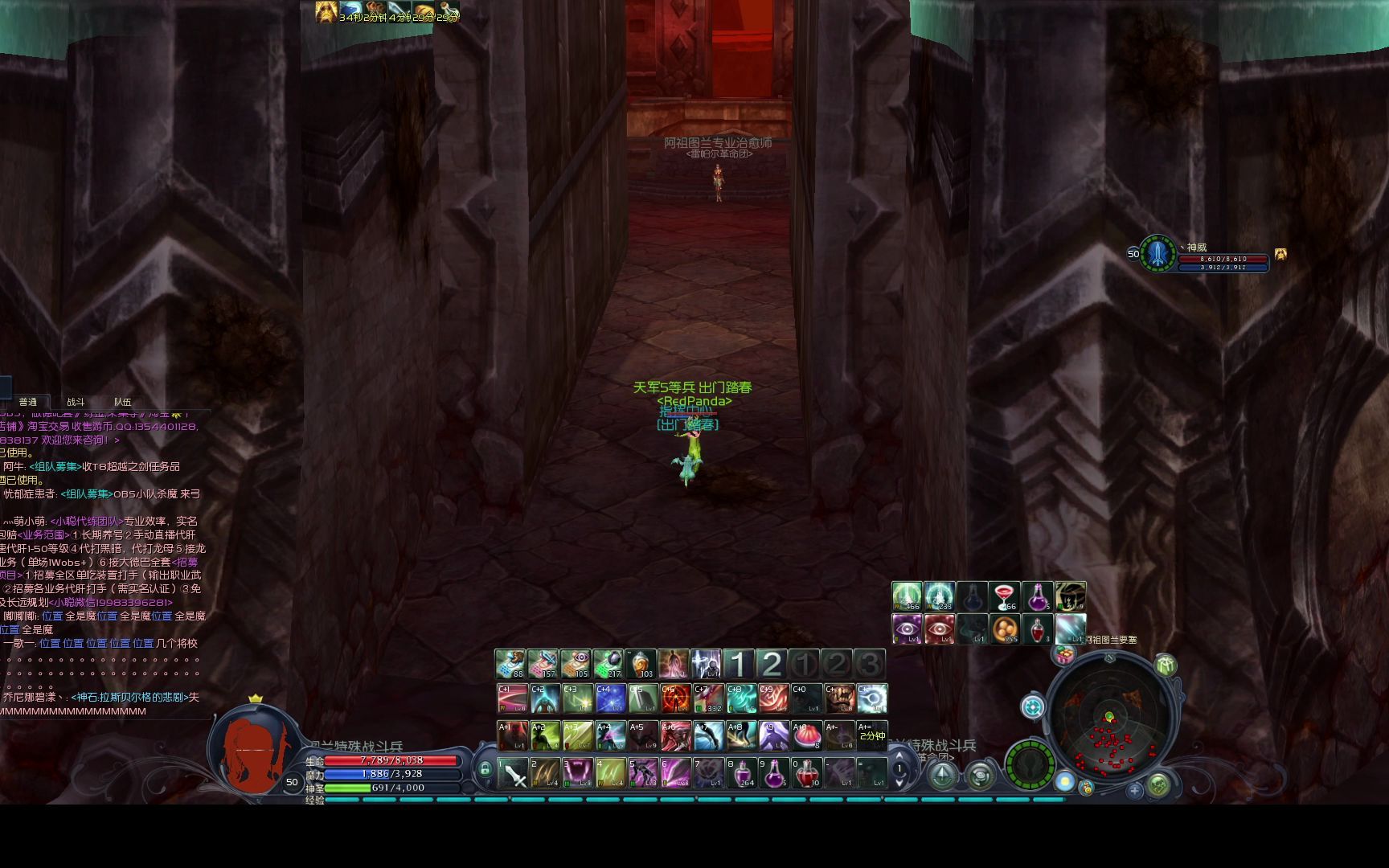Use the purple mana potion in hotbar slot 8
Image resolution: width=1389 pixels, height=868 pixels.
[741, 773]
